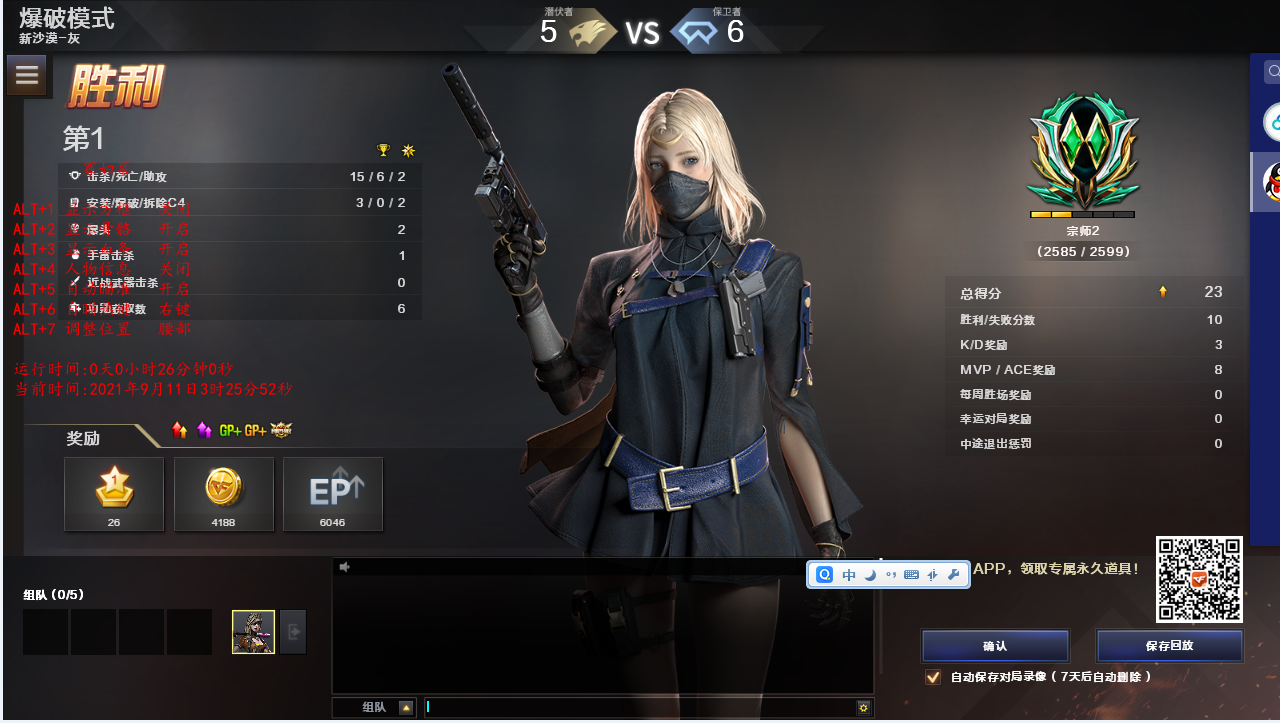
Task: Leave the team using the exit-arrow button
Action: pos(293,632)
